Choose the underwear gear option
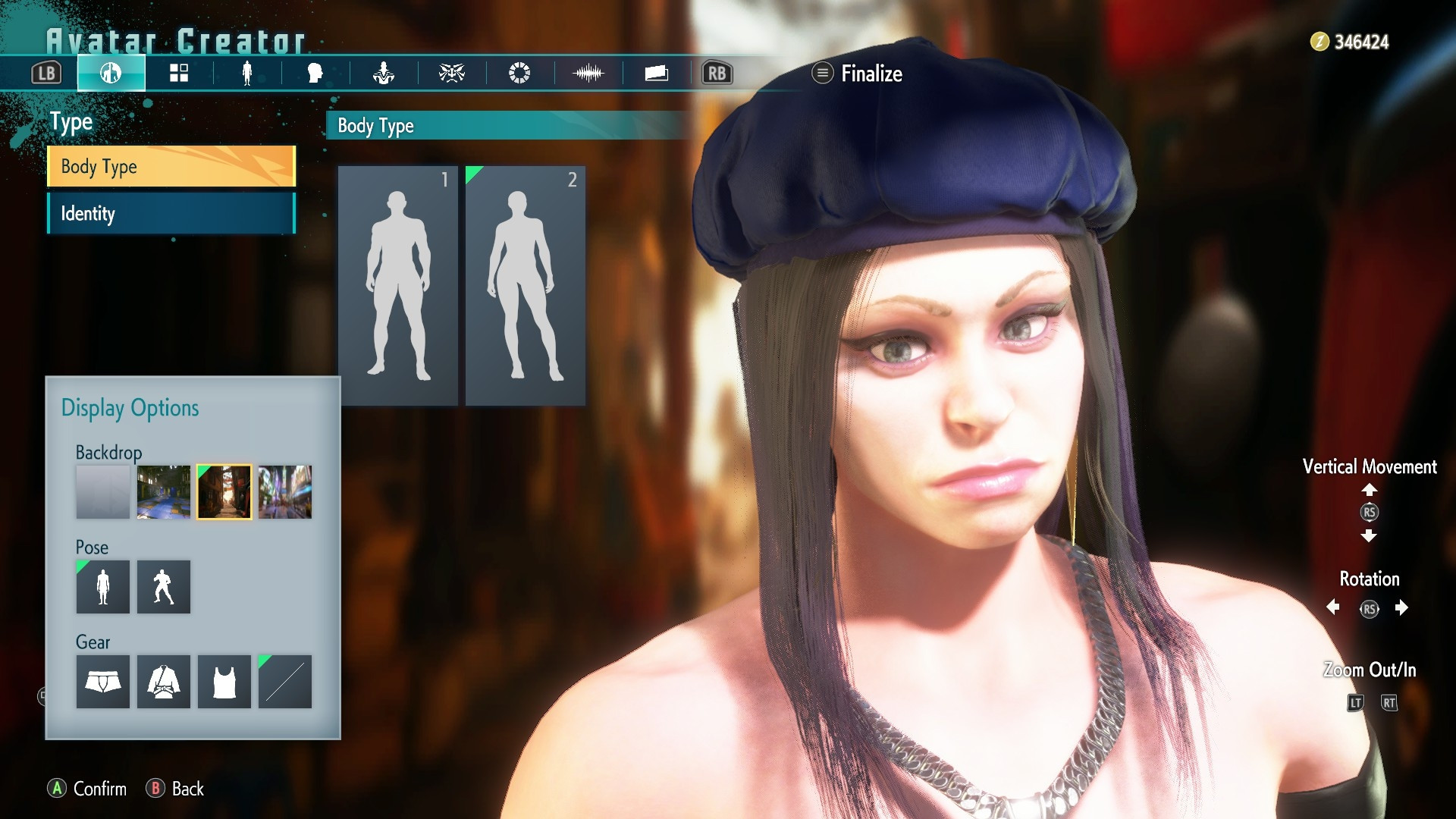The height and width of the screenshot is (819, 1456). [102, 682]
